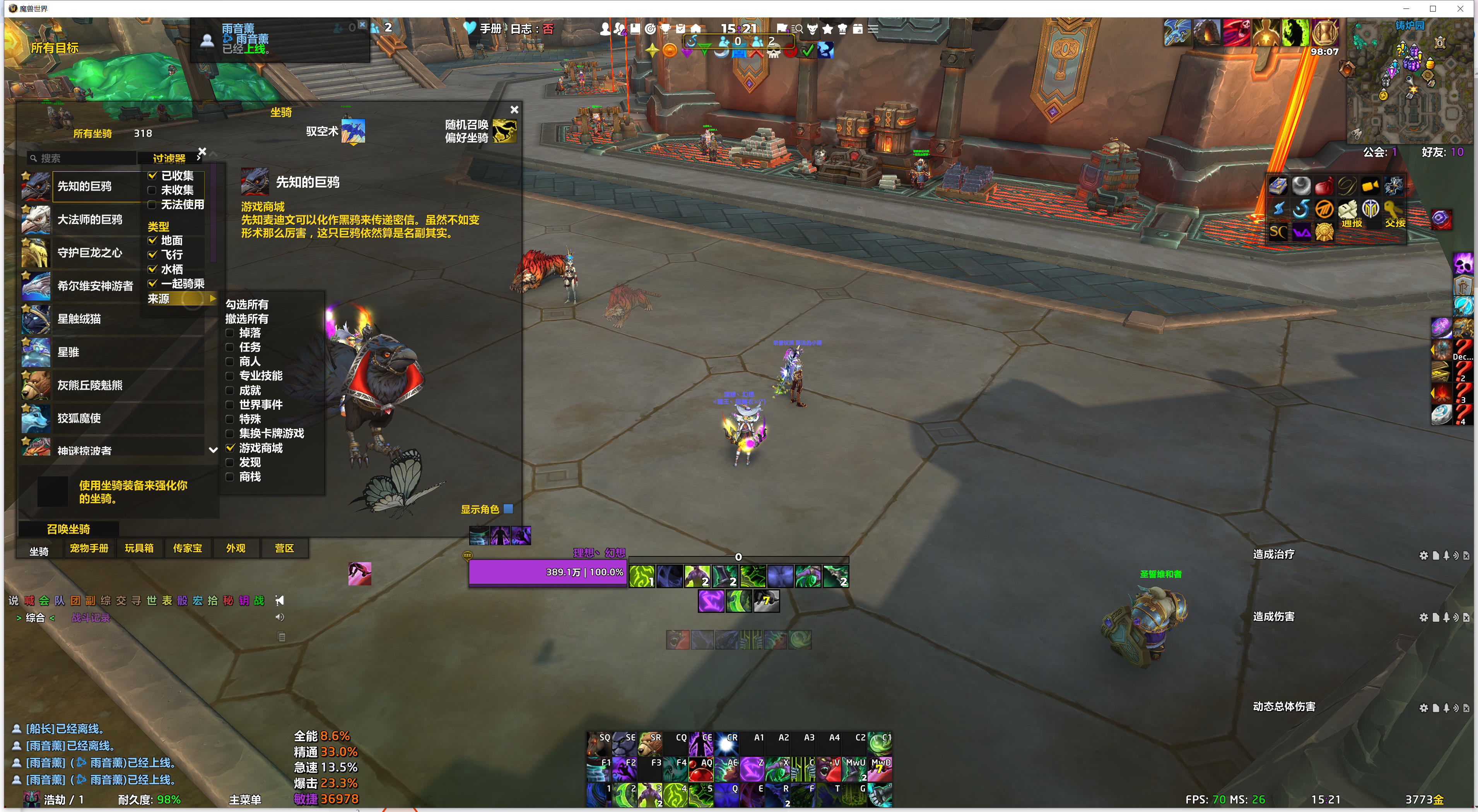Check the 掉落 drop source filter
The width and height of the screenshot is (1478, 812).
point(230,333)
